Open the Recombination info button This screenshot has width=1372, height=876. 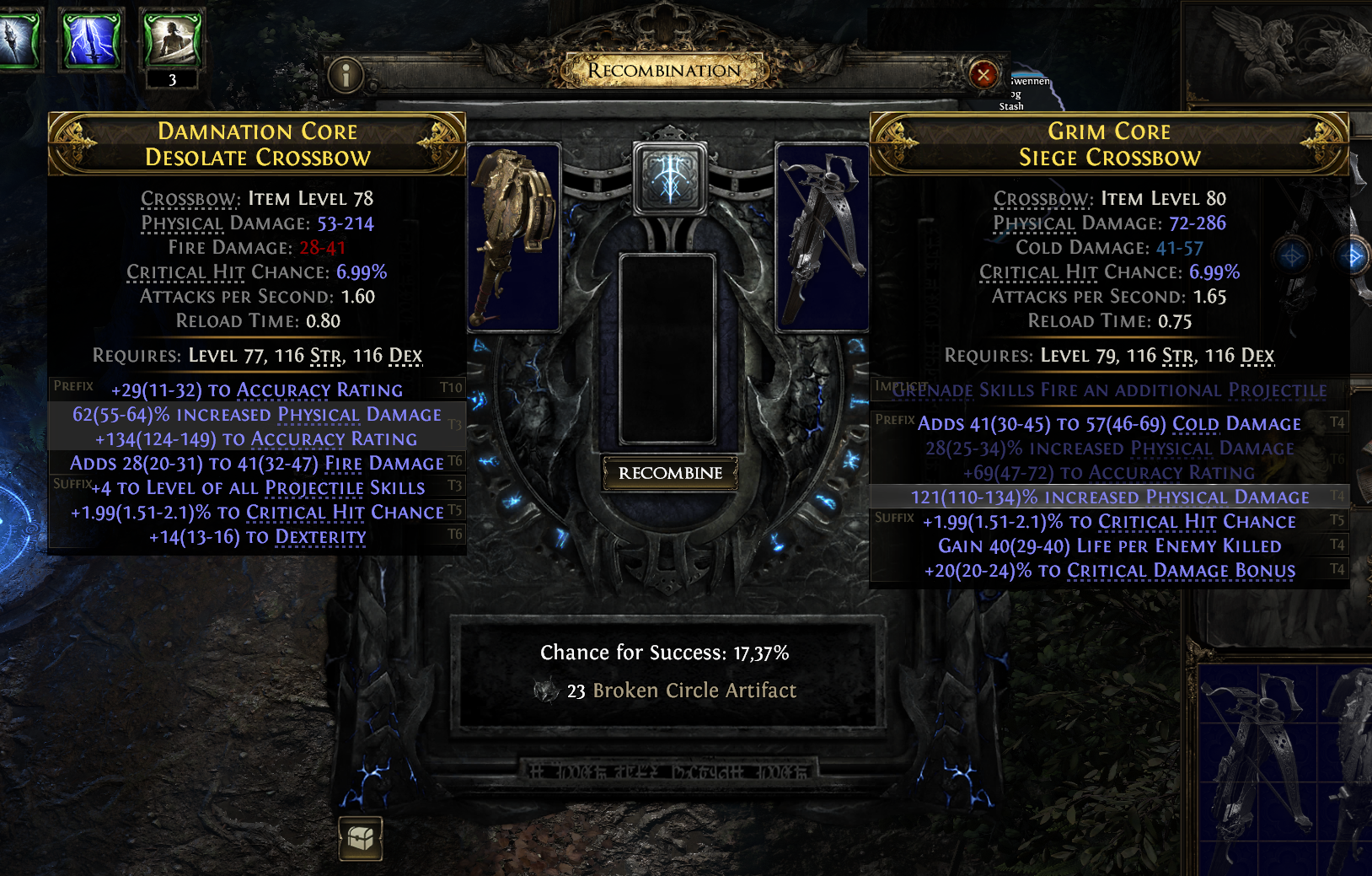[346, 76]
